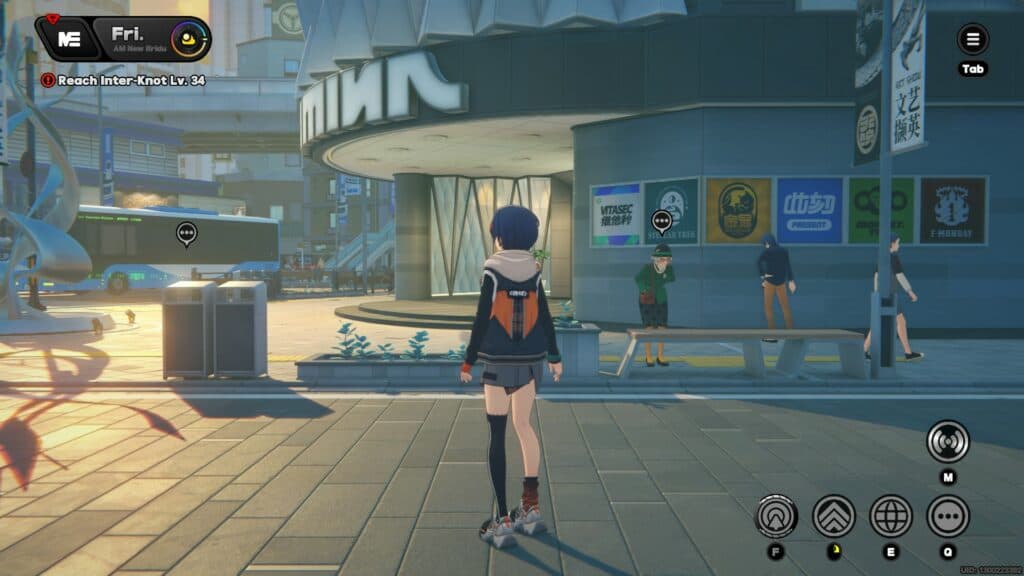Open the globe icon
1024x576 pixels.
891,516
